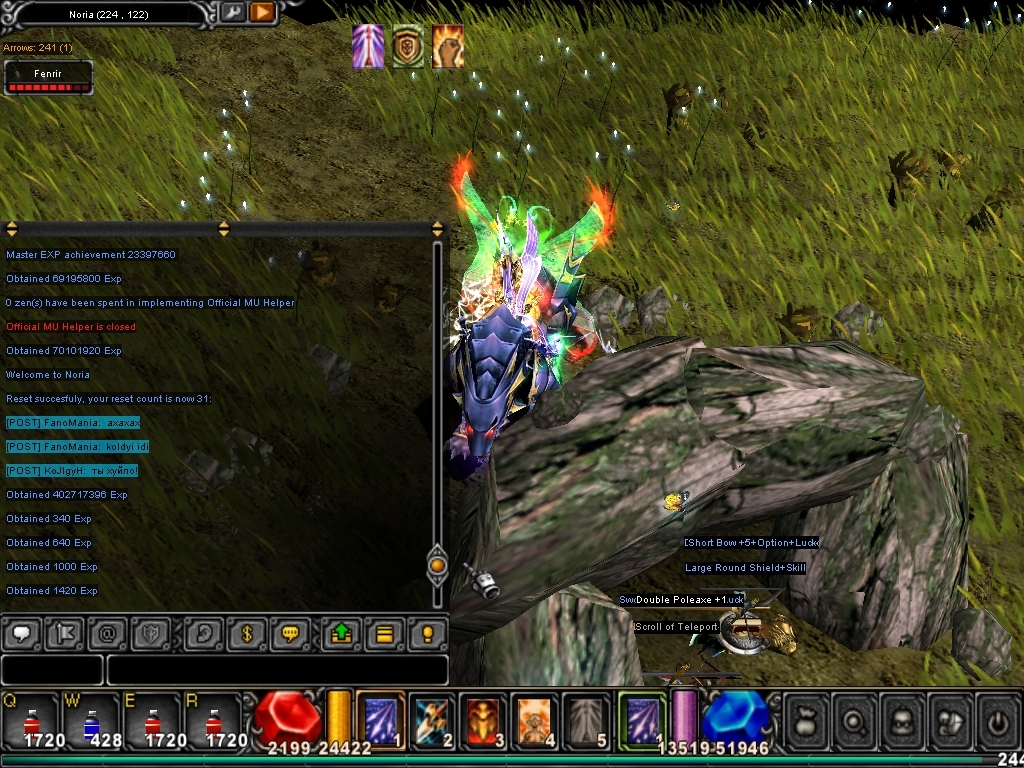Select the Fenrir pet status panel

[49, 79]
